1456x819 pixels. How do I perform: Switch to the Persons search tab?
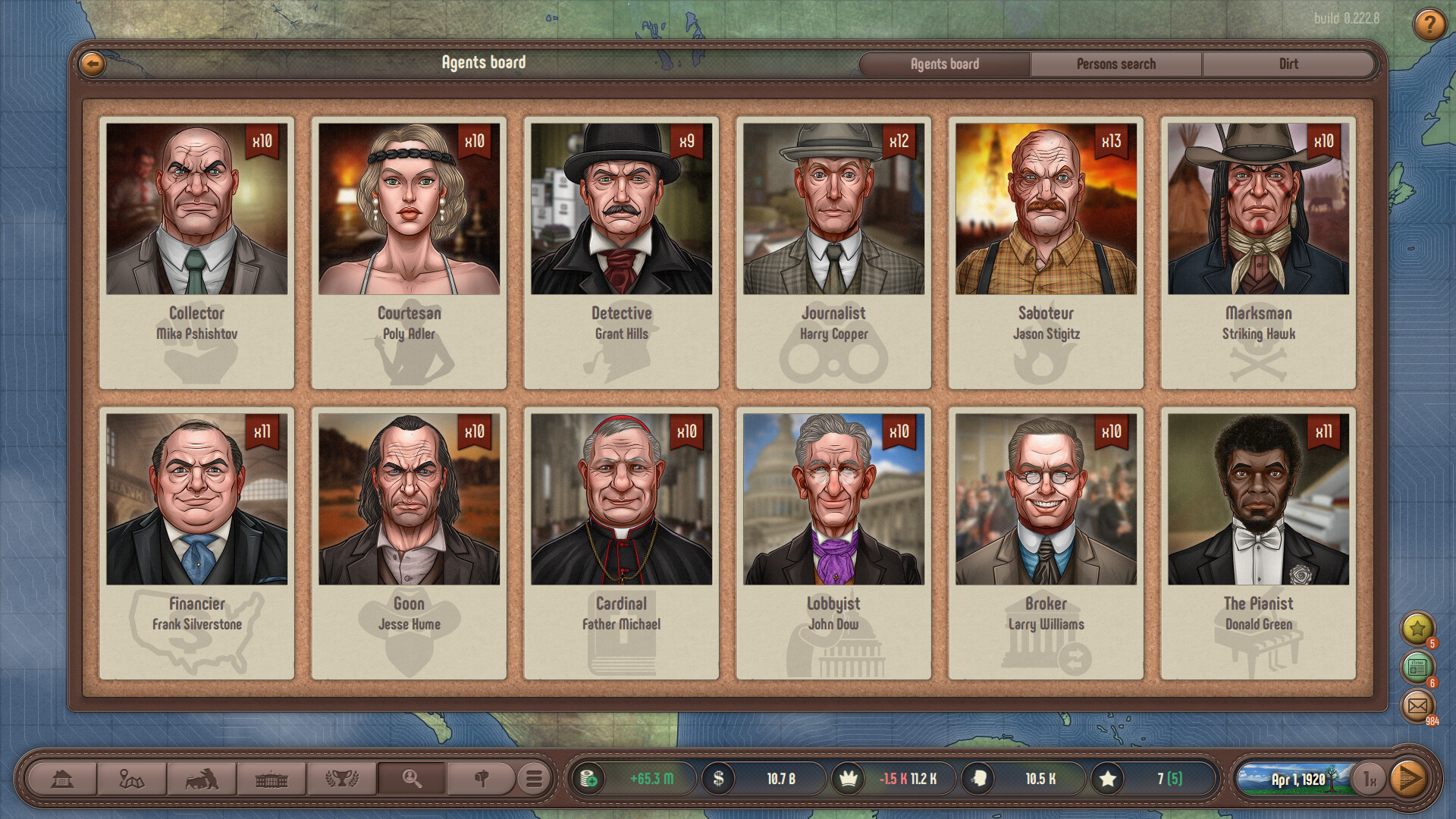tap(1117, 64)
